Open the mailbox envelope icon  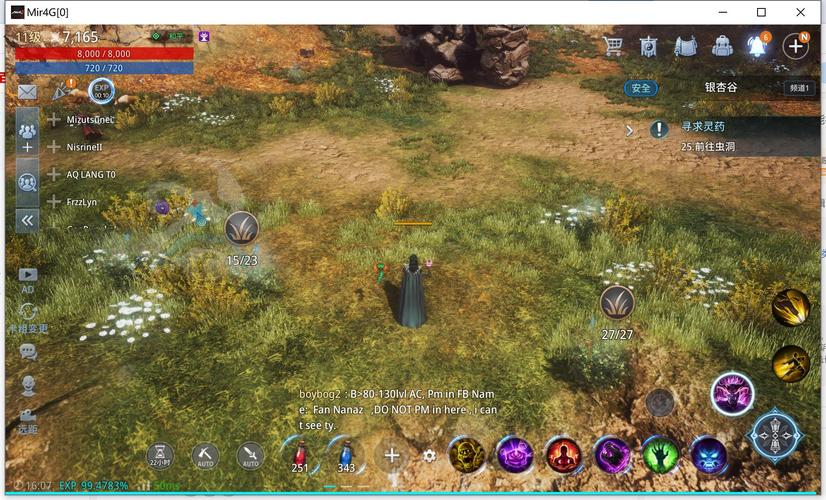pyautogui.click(x=27, y=92)
